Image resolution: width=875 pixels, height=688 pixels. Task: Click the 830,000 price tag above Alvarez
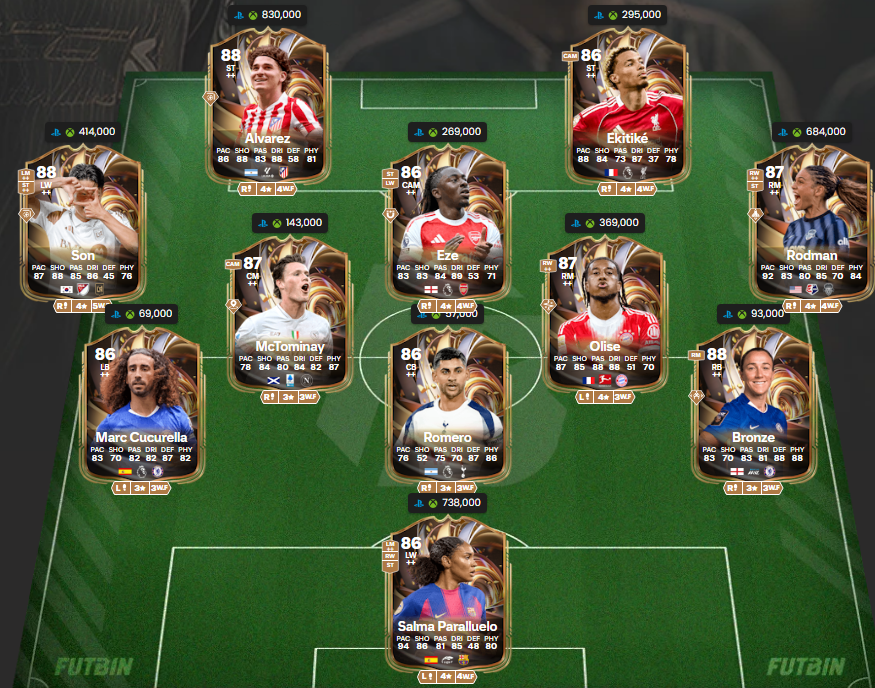[266, 15]
